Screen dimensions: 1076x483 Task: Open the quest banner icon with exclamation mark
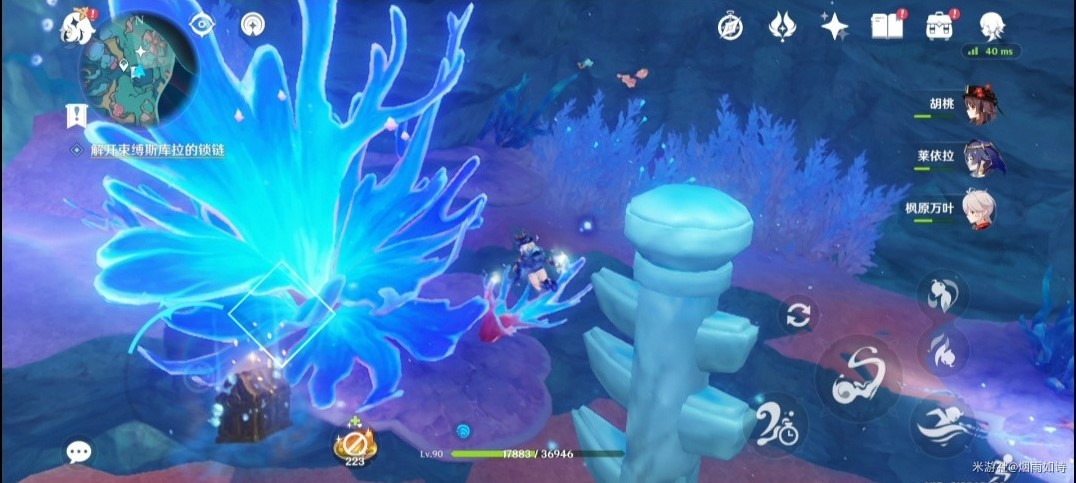pos(75,115)
